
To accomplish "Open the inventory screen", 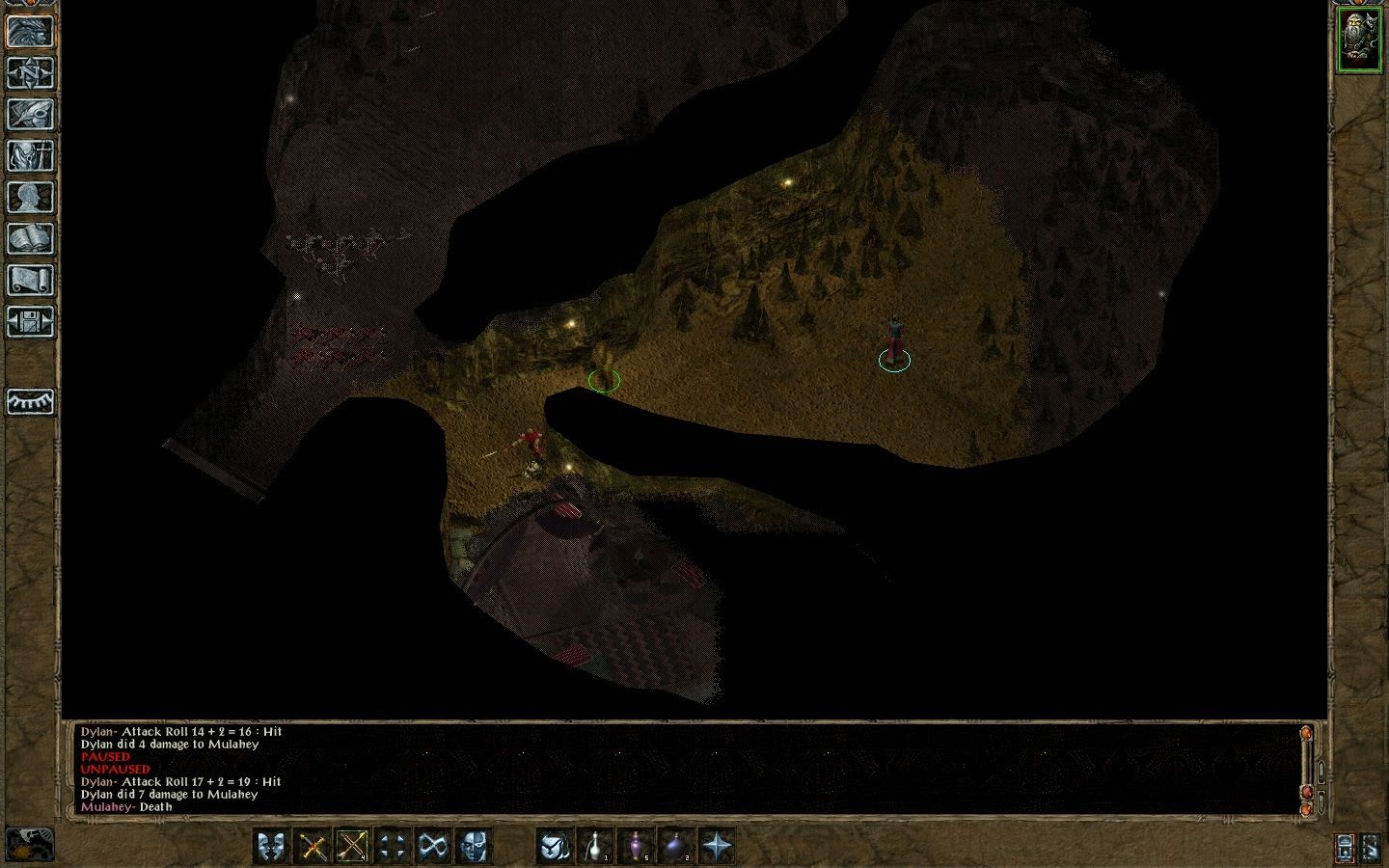I will (30, 155).
